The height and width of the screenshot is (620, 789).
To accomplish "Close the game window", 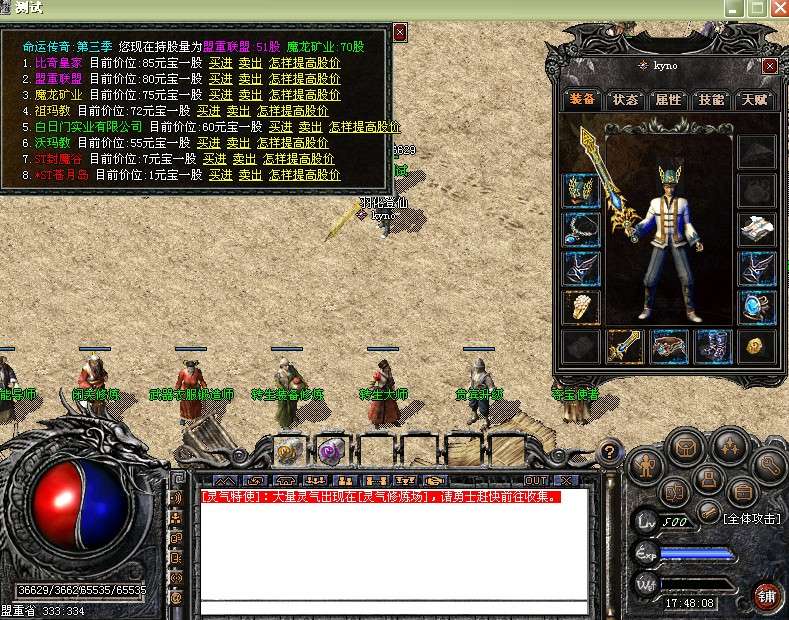I will (x=779, y=7).
